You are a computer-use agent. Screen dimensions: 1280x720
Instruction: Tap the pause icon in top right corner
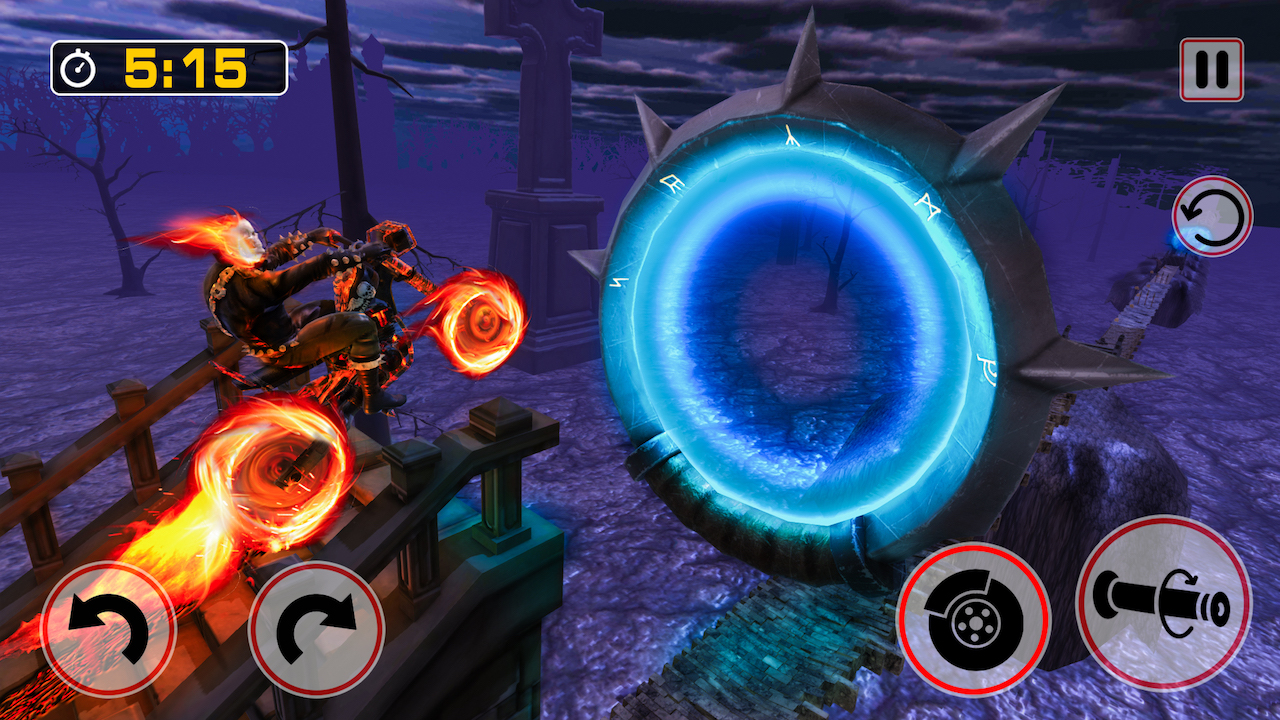click(x=1210, y=68)
